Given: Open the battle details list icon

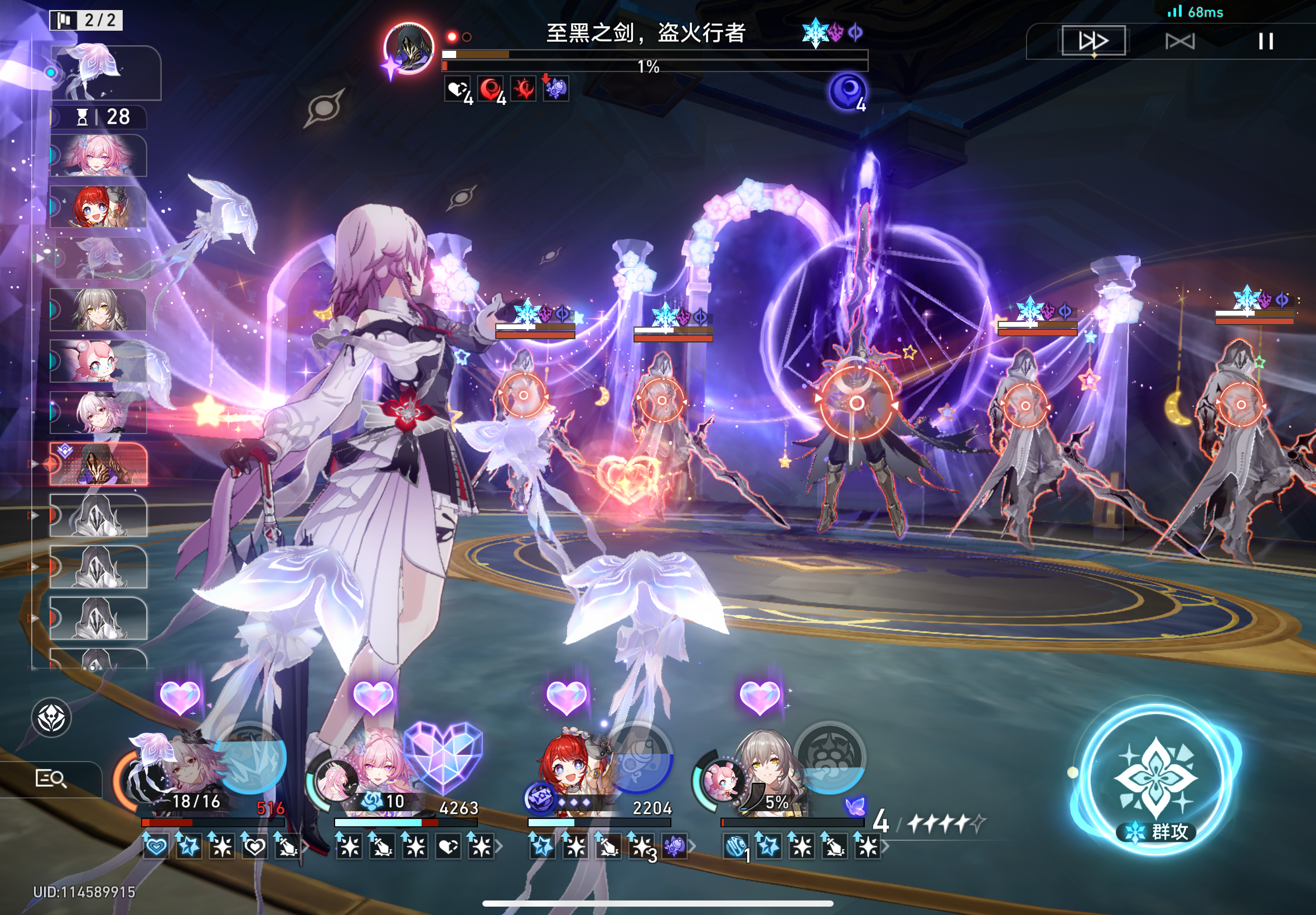Looking at the screenshot, I should pyautogui.click(x=50, y=778).
